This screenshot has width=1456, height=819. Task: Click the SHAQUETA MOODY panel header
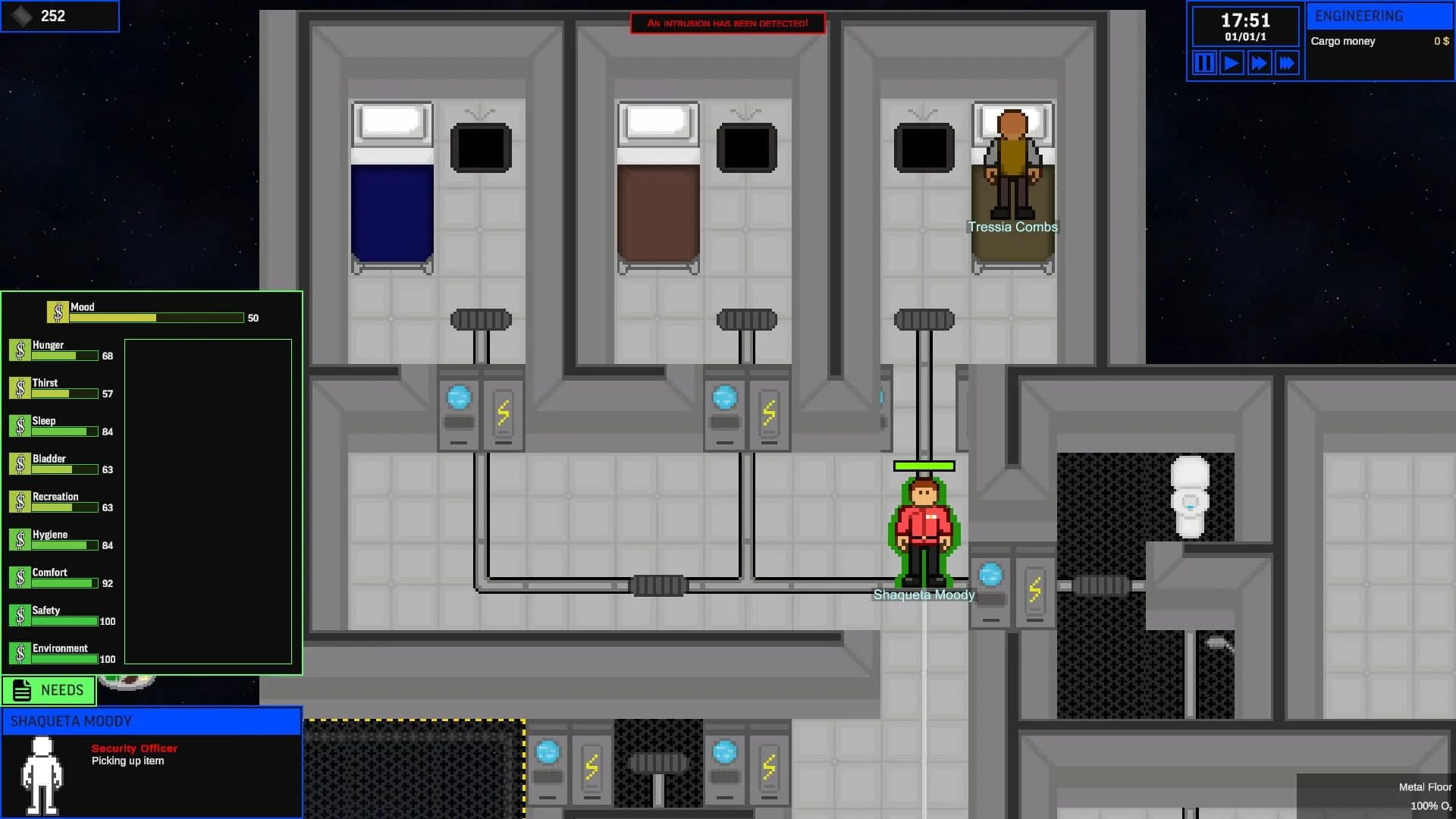tap(151, 721)
